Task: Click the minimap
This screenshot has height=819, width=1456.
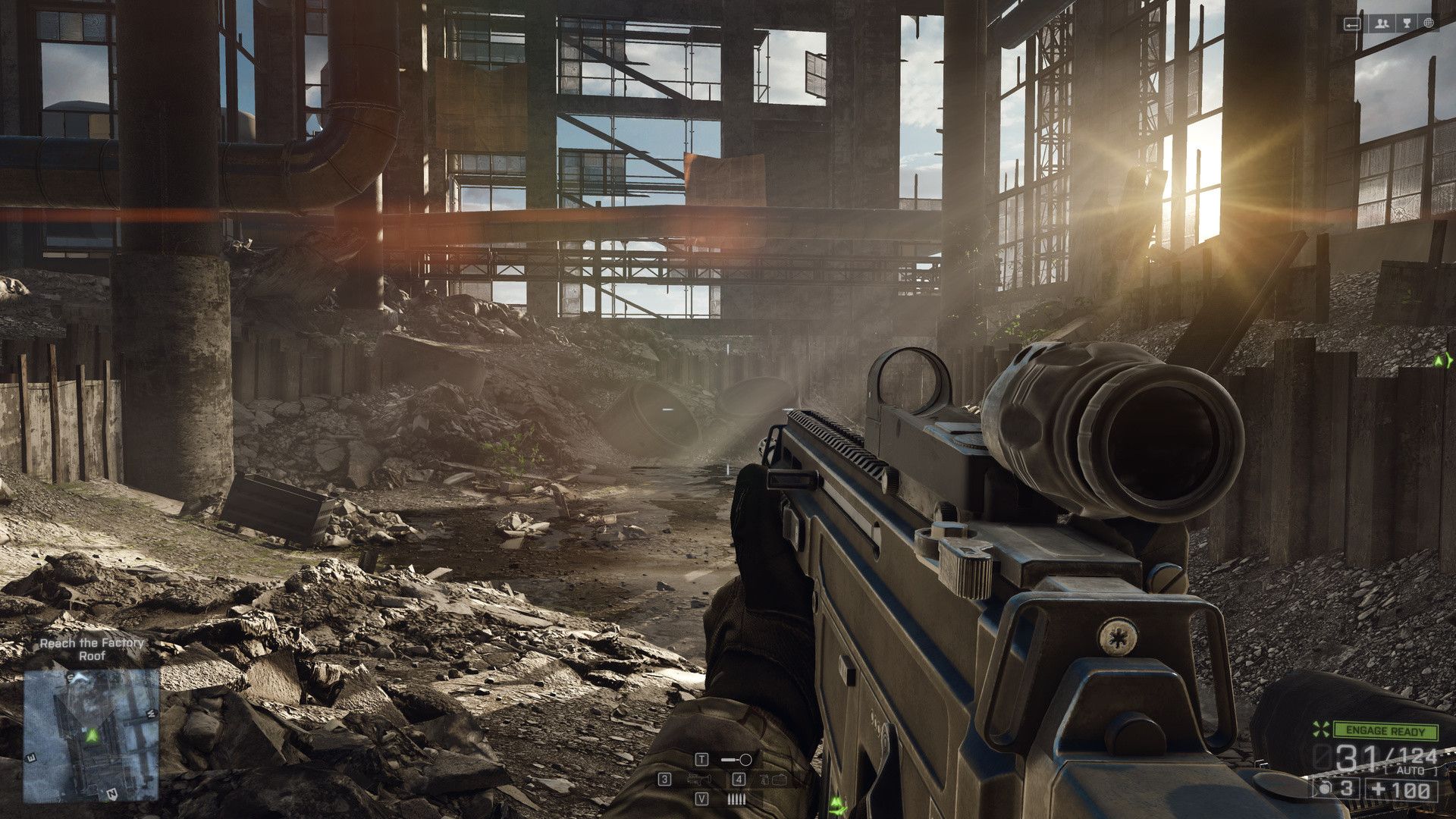Action: (91, 734)
